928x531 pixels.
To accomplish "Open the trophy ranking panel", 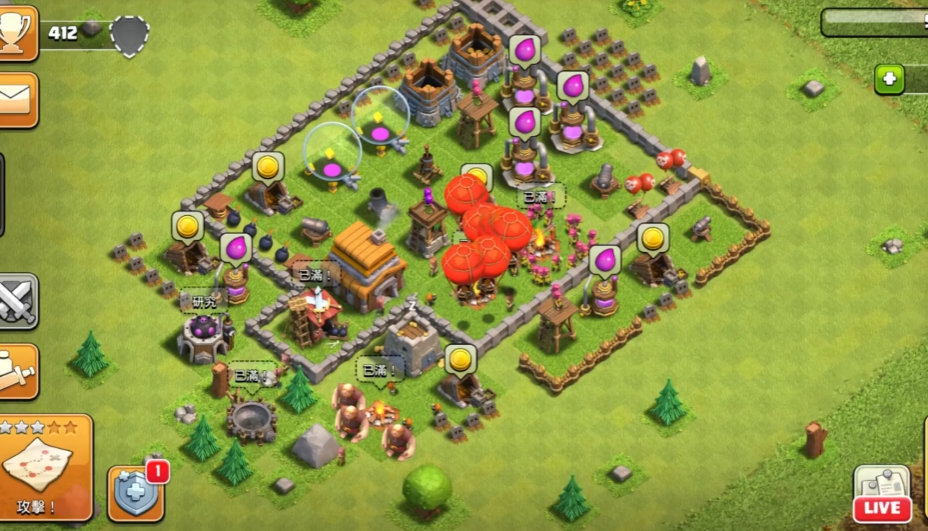I will tap(17, 32).
